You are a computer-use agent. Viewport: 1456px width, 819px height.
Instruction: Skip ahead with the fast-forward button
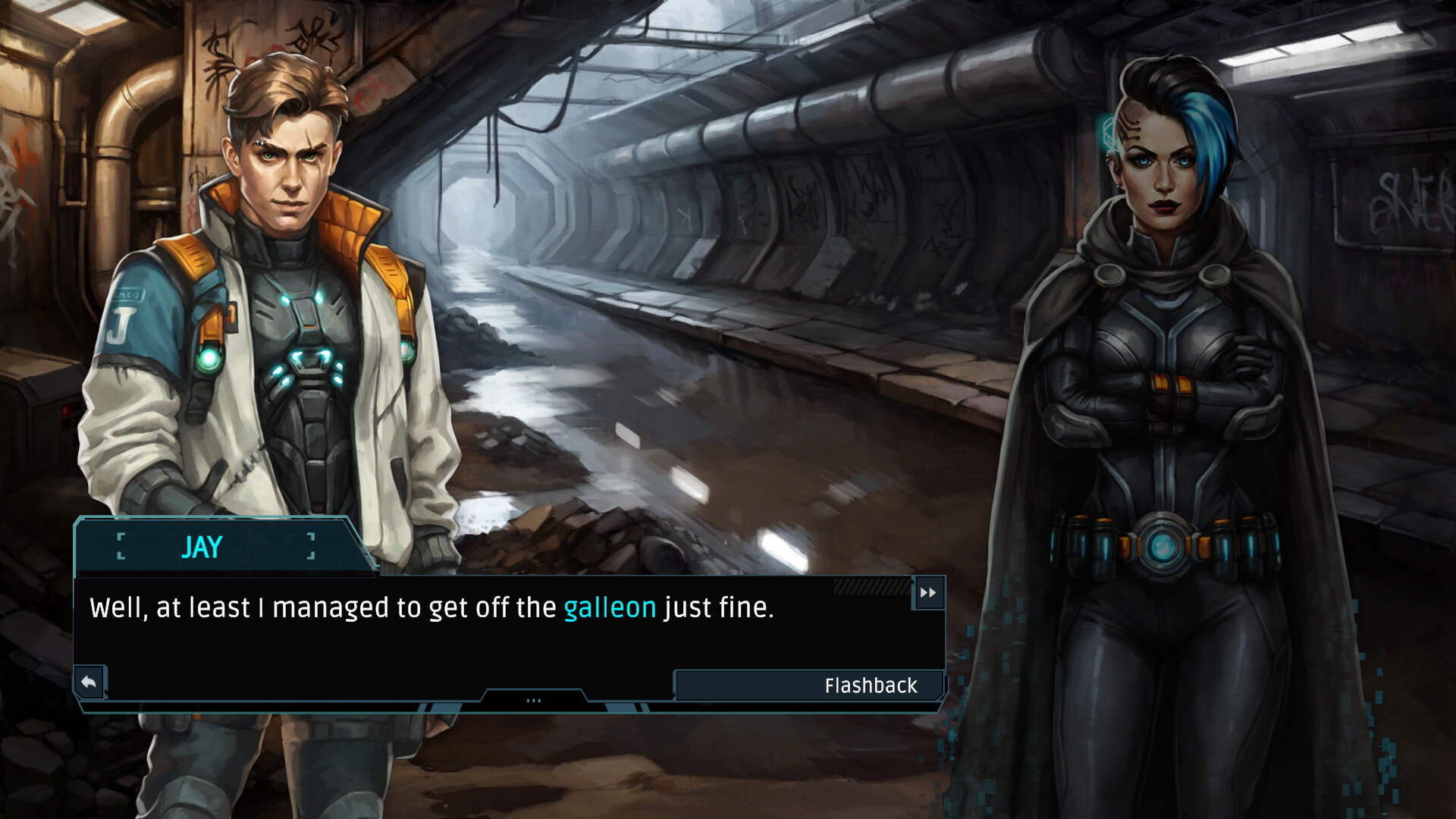pos(928,593)
